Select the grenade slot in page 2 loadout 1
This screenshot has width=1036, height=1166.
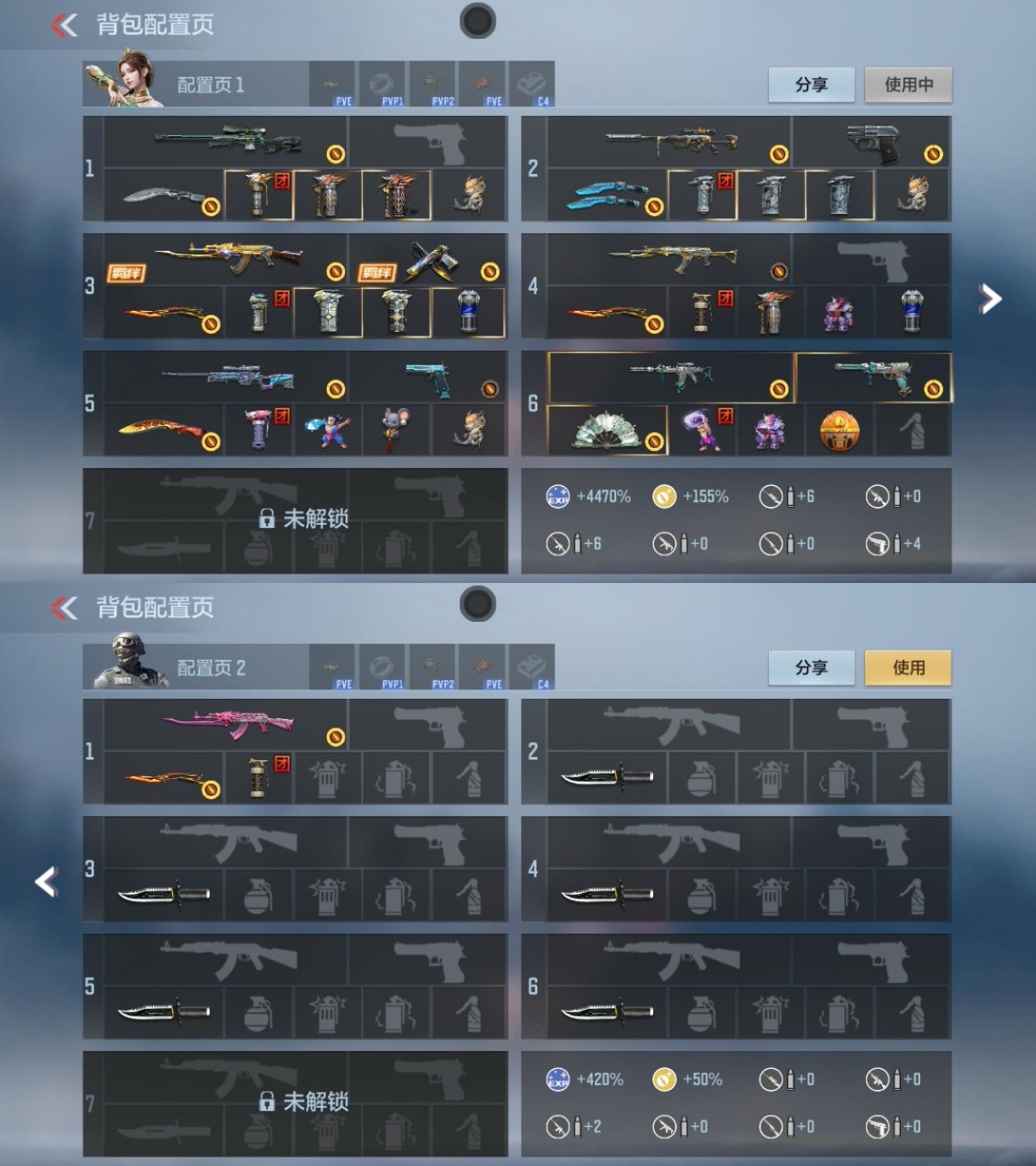click(x=257, y=777)
